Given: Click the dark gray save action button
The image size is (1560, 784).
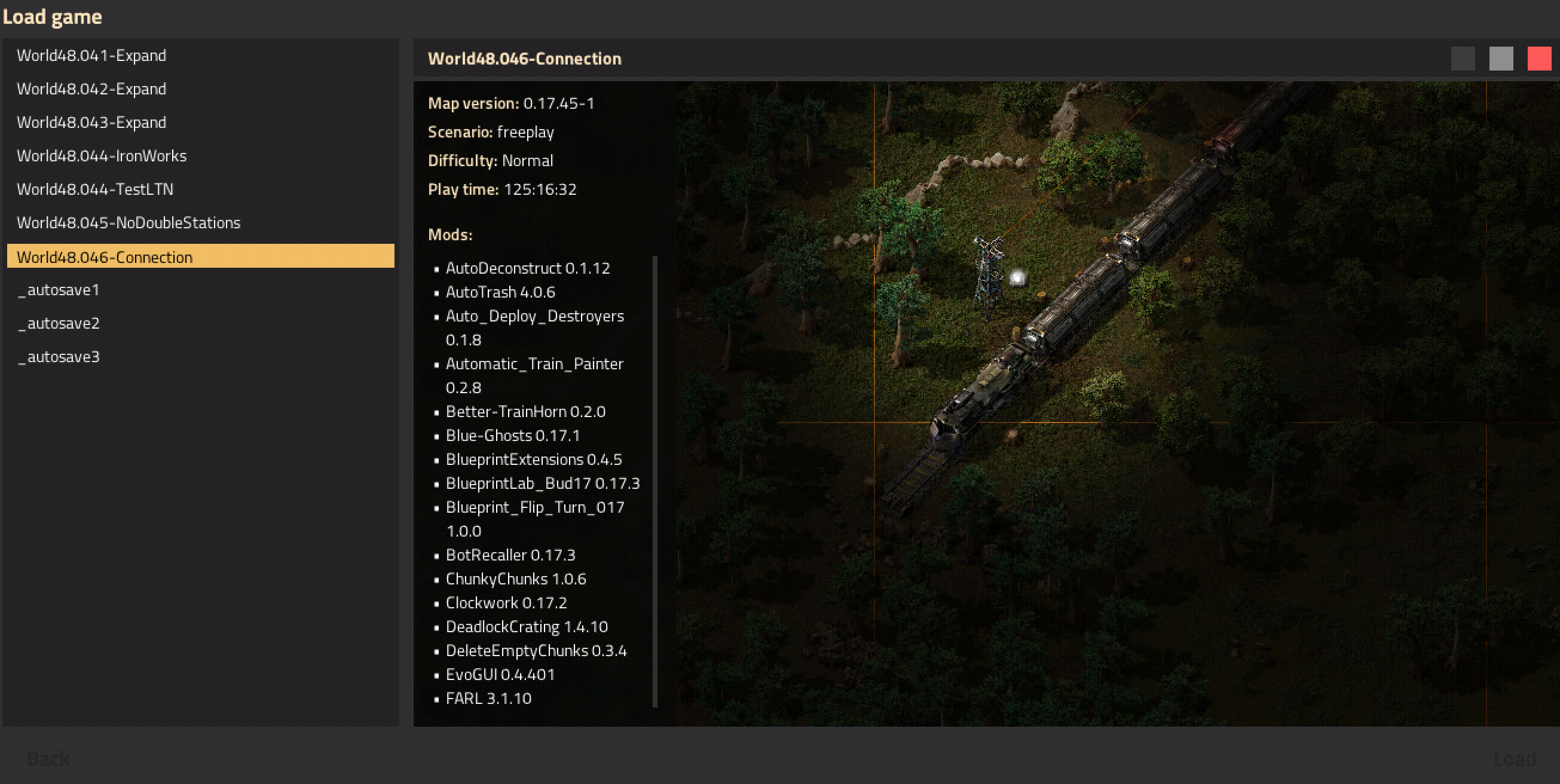Looking at the screenshot, I should pyautogui.click(x=1463, y=58).
